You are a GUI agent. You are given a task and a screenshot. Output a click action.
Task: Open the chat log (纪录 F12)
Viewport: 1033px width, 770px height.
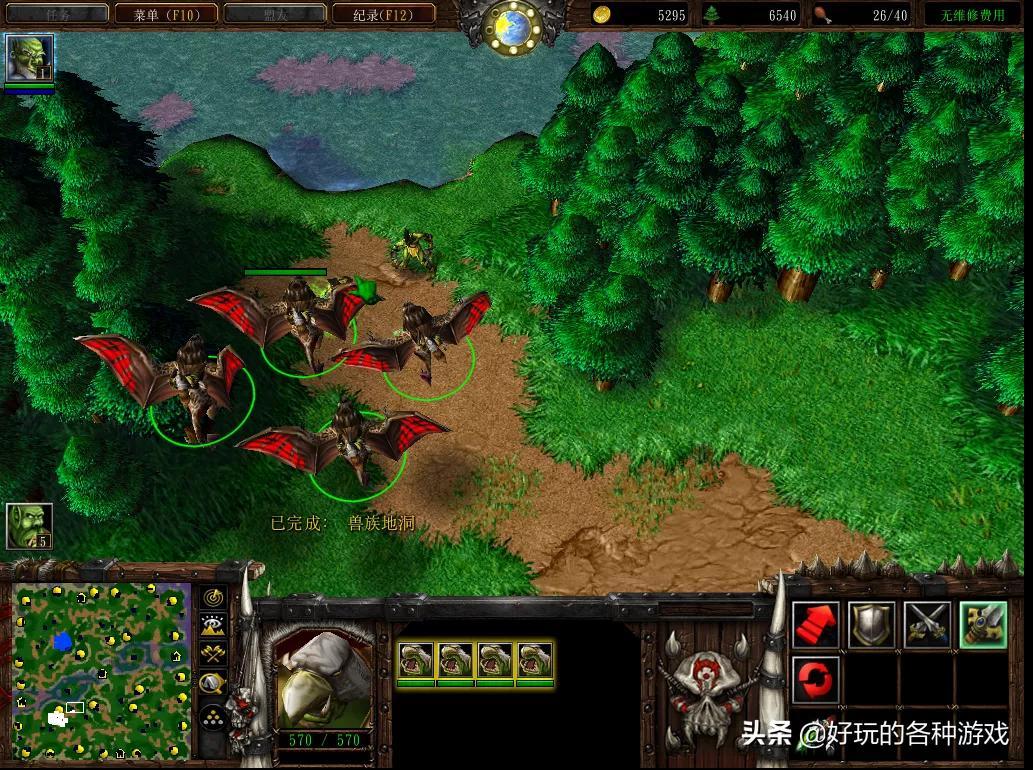[x=384, y=14]
